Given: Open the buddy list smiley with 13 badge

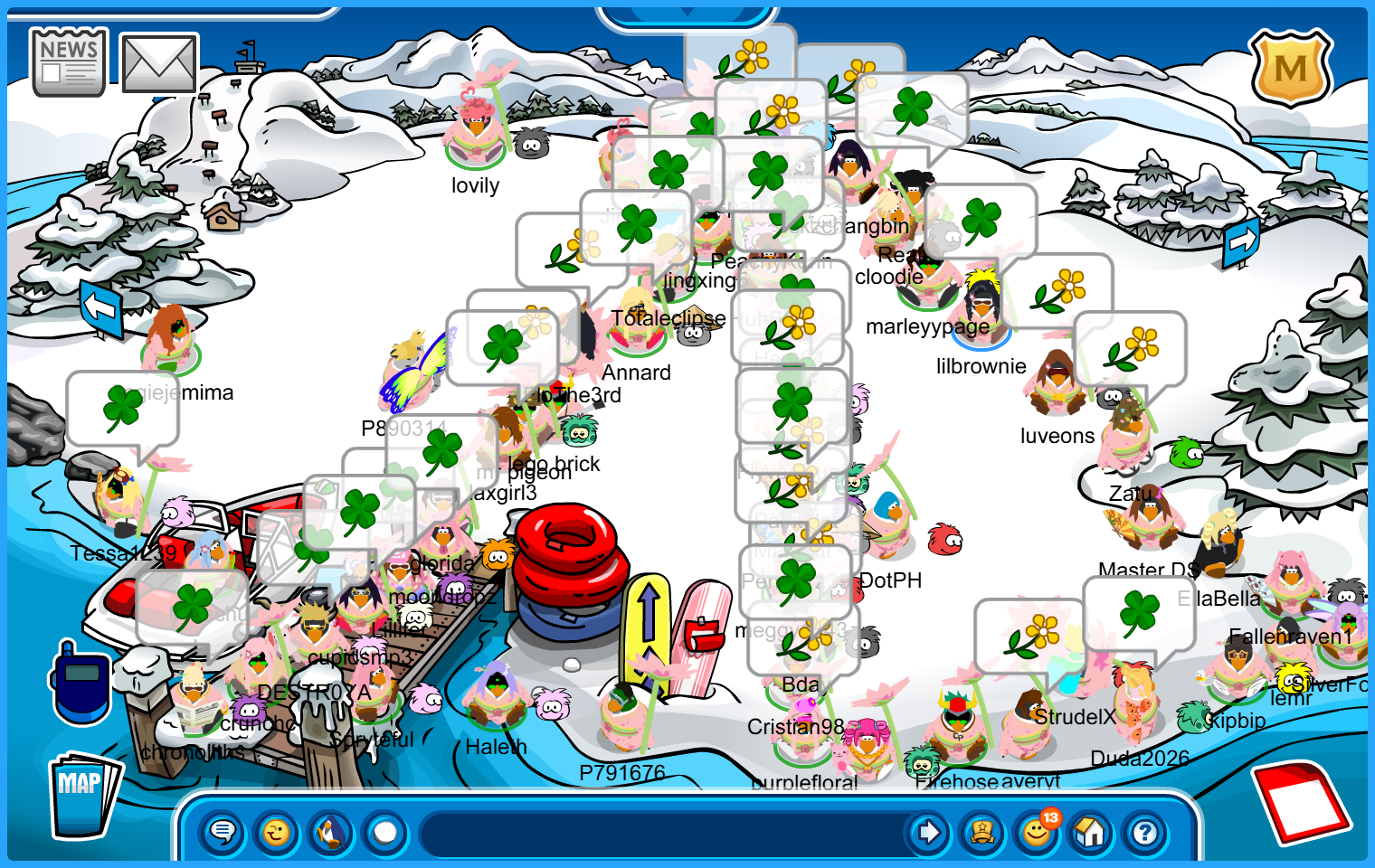Looking at the screenshot, I should (x=1037, y=832).
